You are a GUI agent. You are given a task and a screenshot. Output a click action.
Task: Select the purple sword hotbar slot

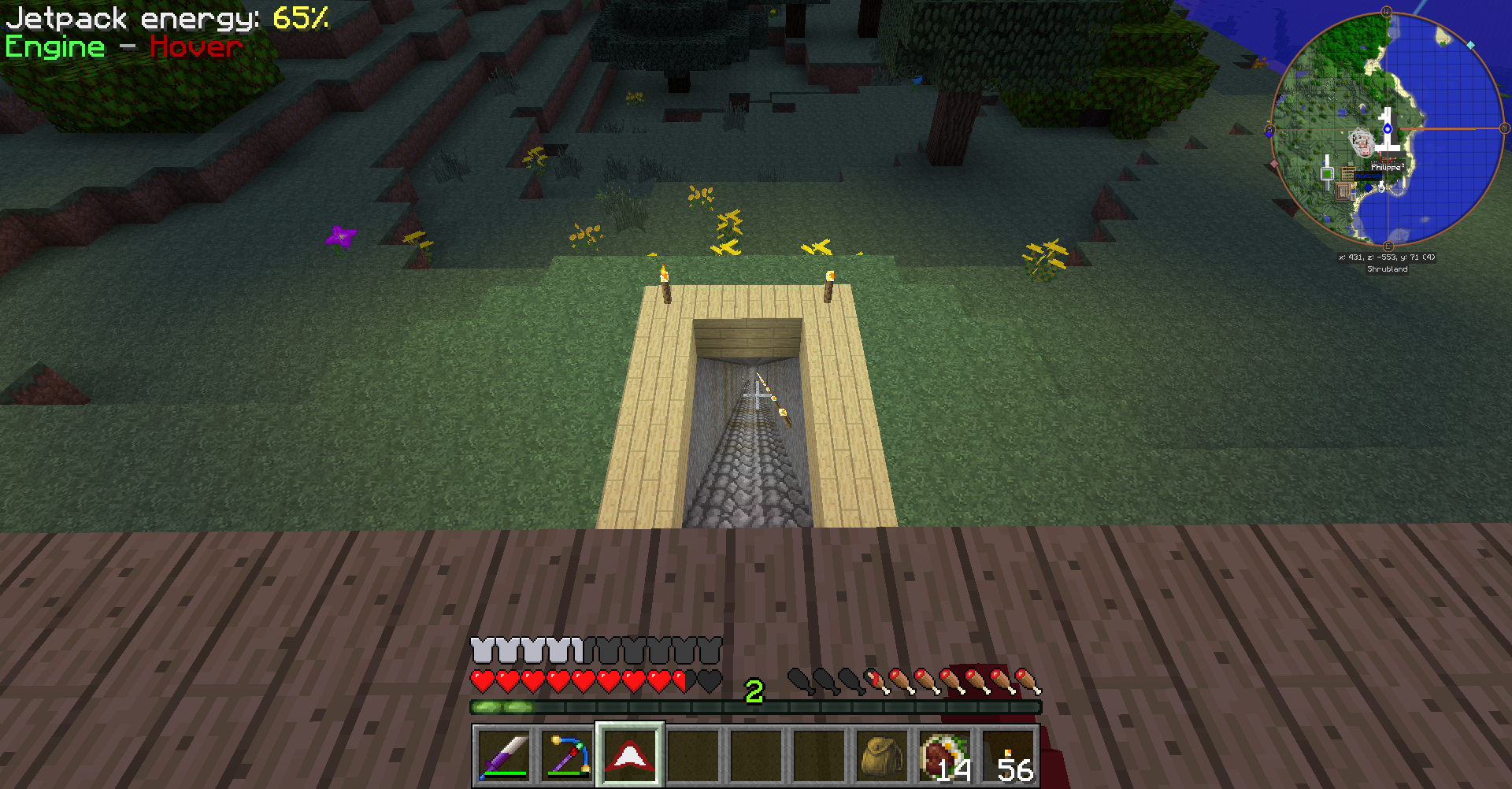pyautogui.click(x=504, y=756)
